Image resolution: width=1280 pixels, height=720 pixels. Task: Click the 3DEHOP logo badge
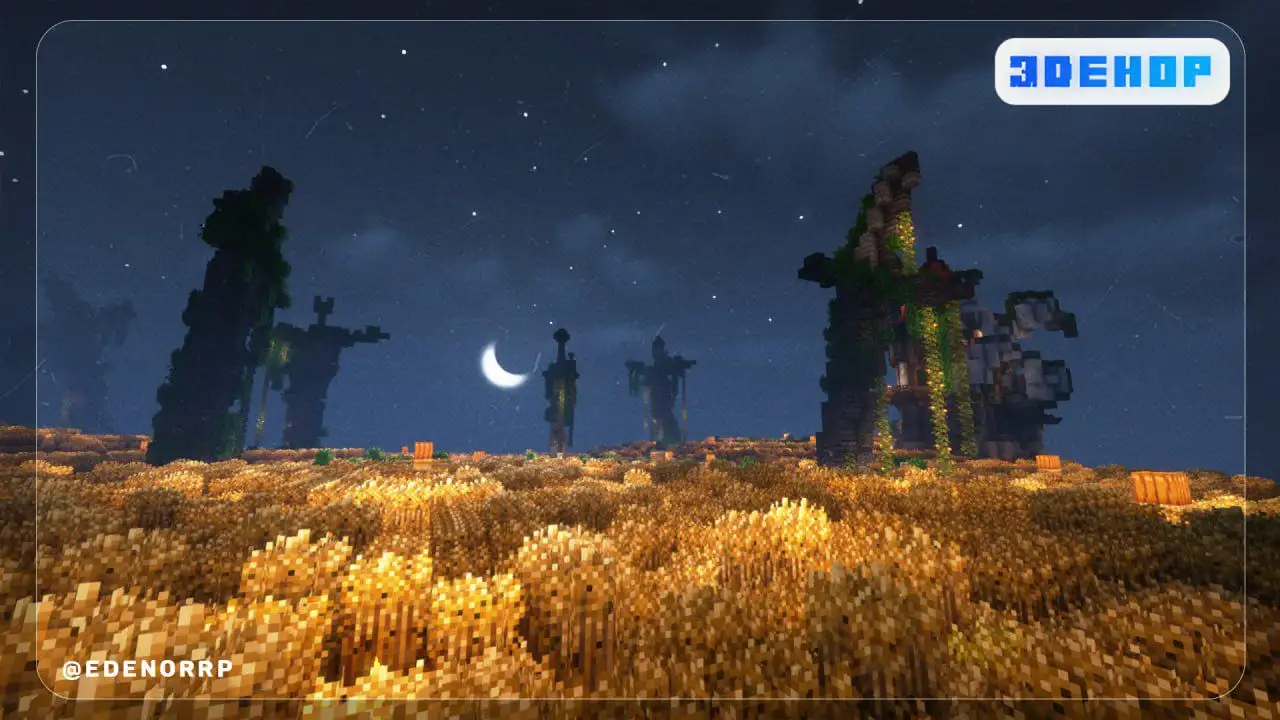pos(1111,71)
